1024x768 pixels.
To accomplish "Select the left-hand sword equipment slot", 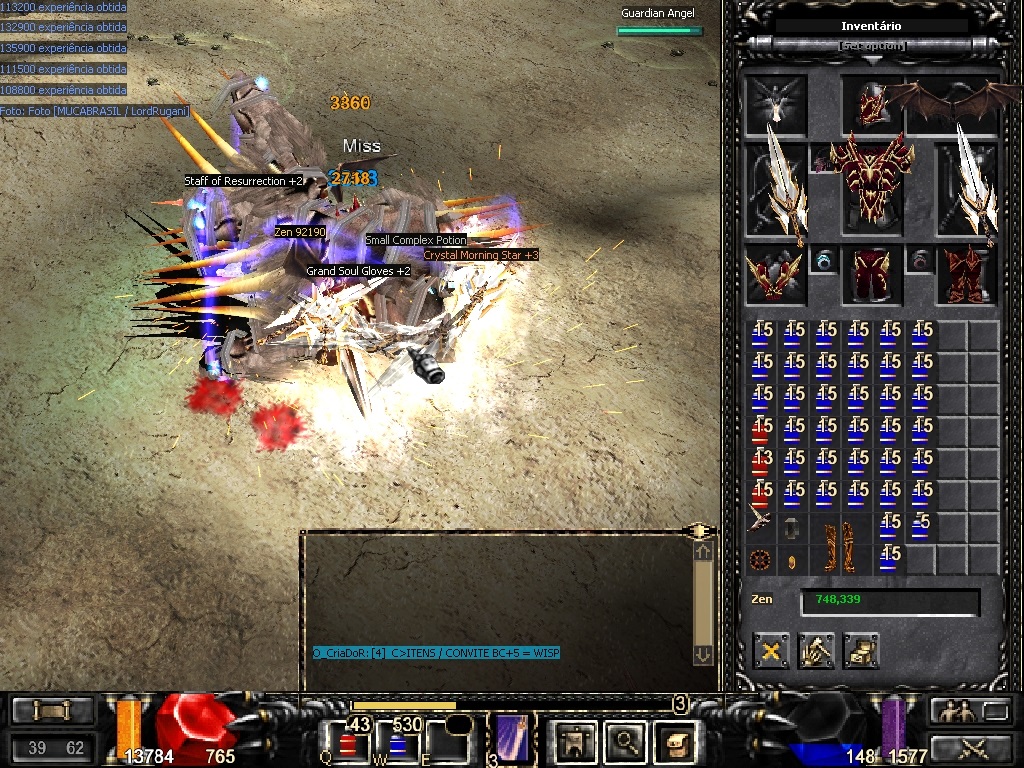I will click(777, 189).
